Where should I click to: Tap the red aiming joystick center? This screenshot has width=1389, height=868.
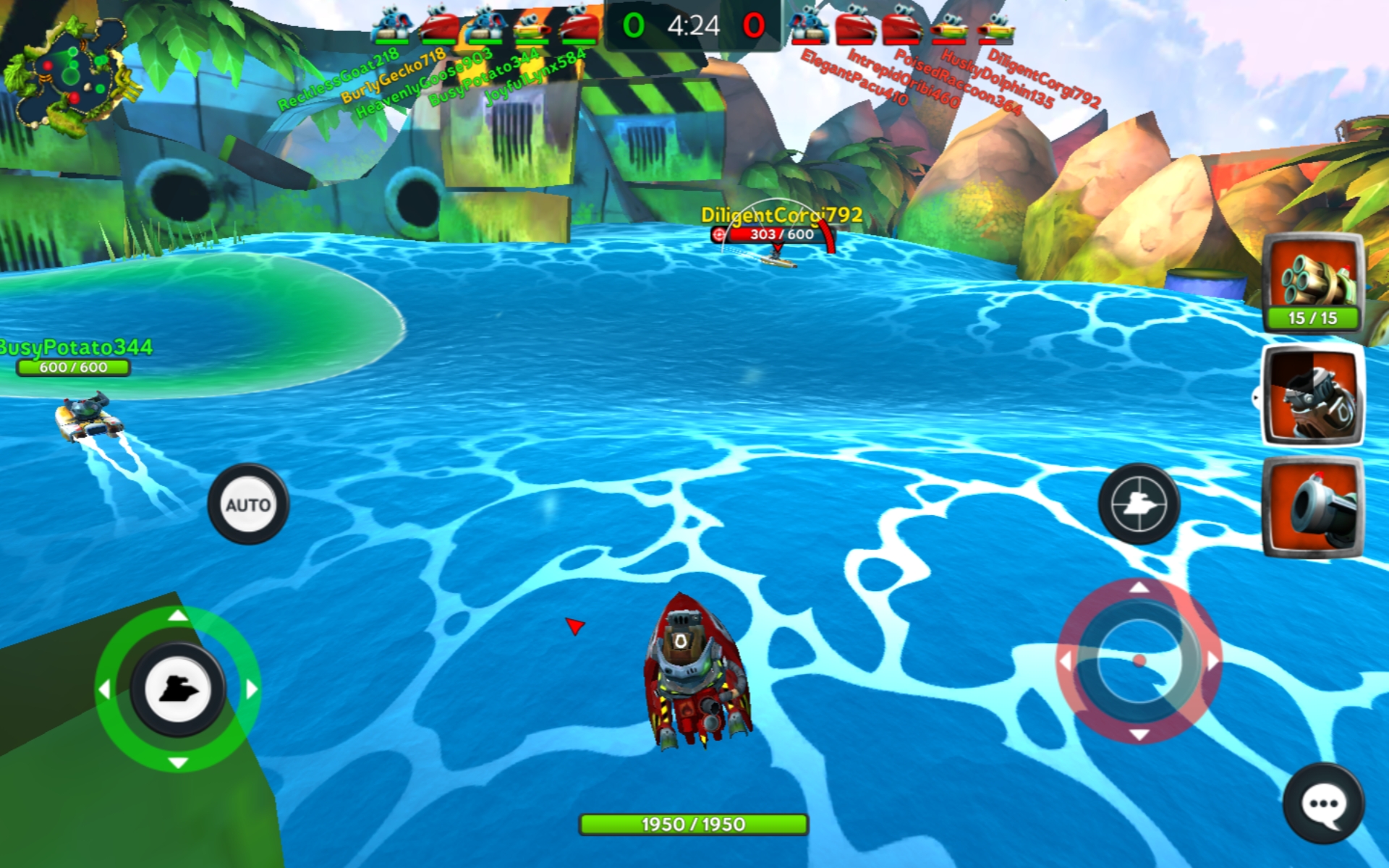click(x=1139, y=660)
